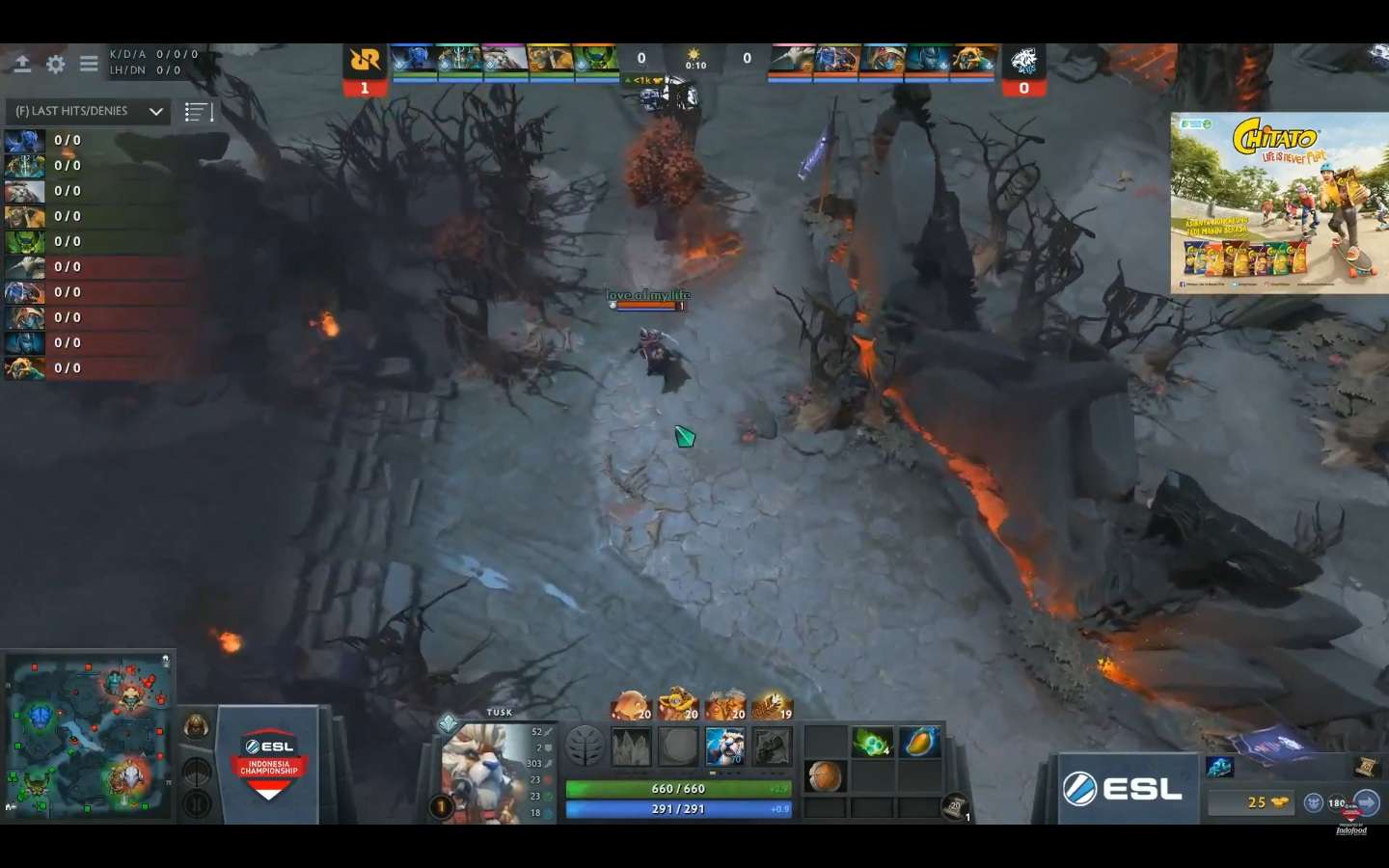Viewport: 1389px width, 868px height.
Task: Open Tusk's talent tree
Action: coord(585,746)
